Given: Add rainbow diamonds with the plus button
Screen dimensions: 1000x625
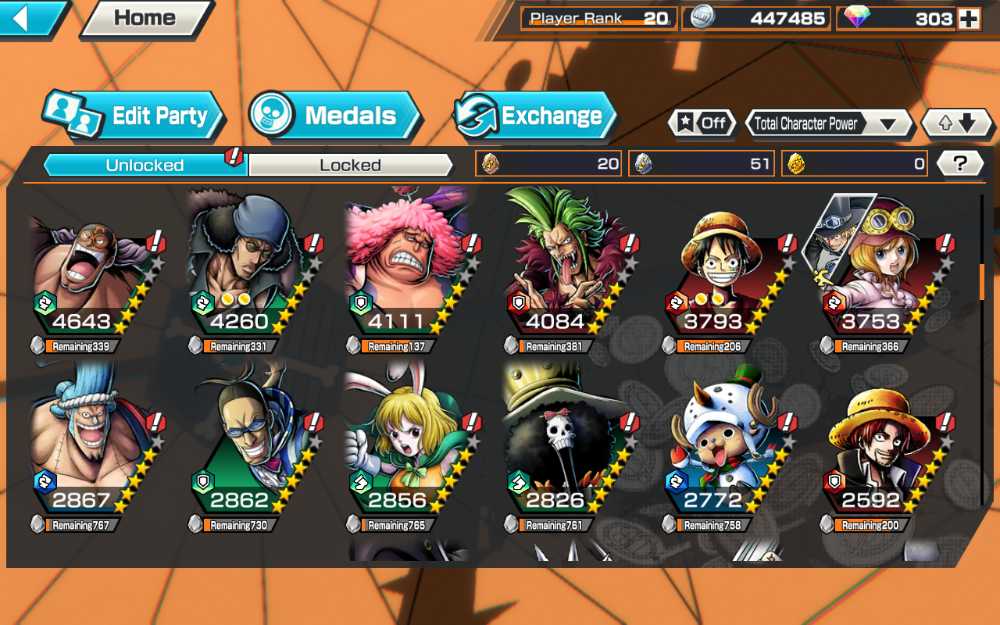Looking at the screenshot, I should [x=968, y=19].
